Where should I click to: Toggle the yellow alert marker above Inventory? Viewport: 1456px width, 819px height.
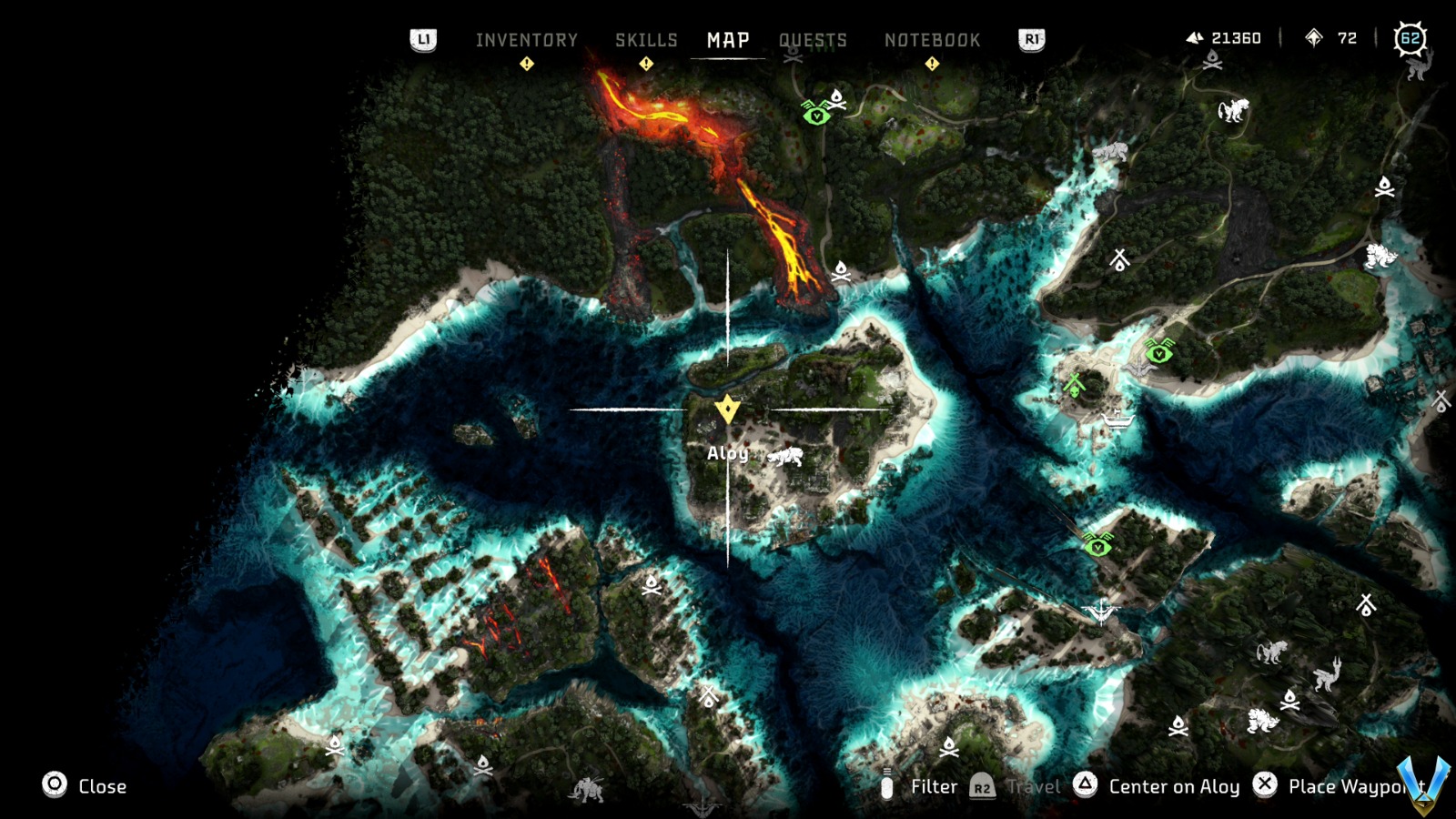526,63
